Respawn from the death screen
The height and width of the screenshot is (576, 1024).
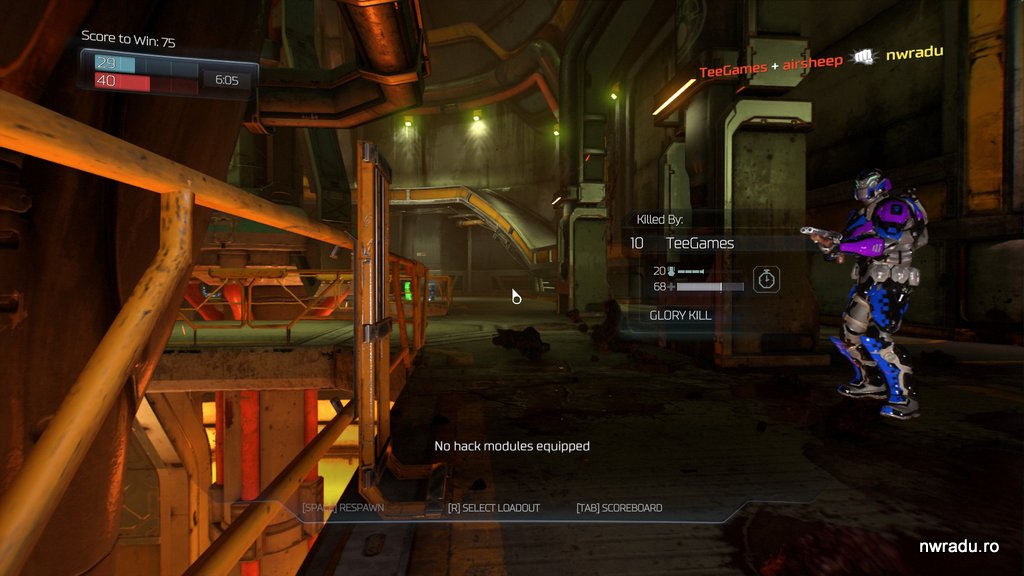click(343, 508)
